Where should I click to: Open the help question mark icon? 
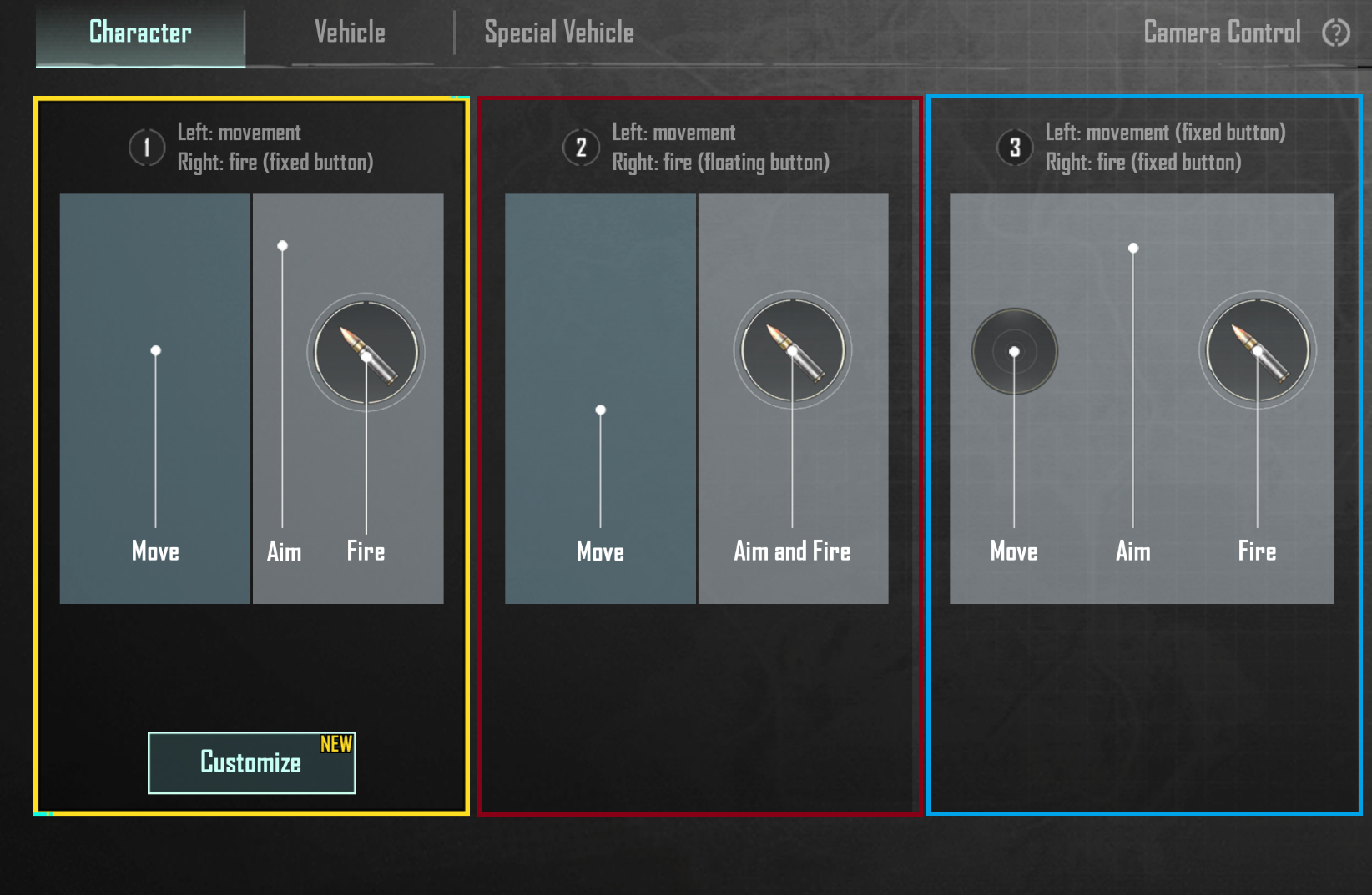(x=1336, y=32)
